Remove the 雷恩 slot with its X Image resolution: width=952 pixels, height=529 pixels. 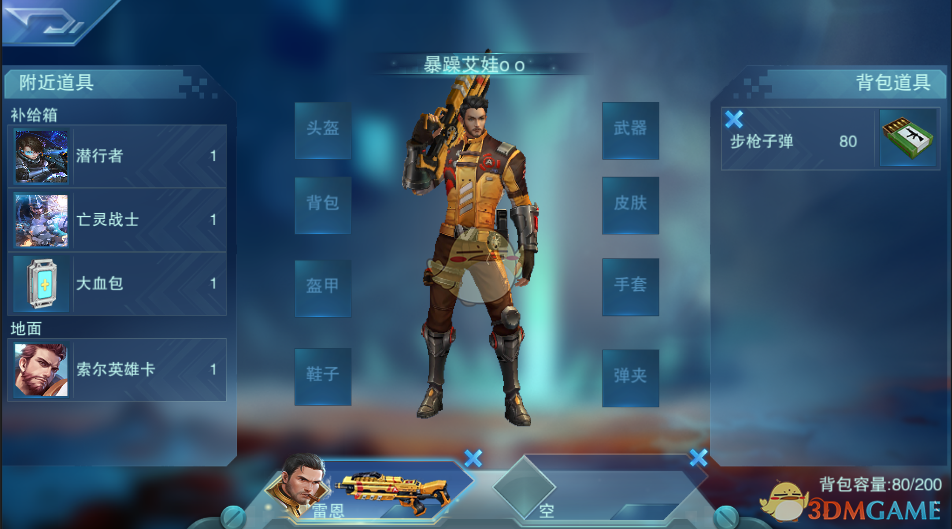coord(473,458)
